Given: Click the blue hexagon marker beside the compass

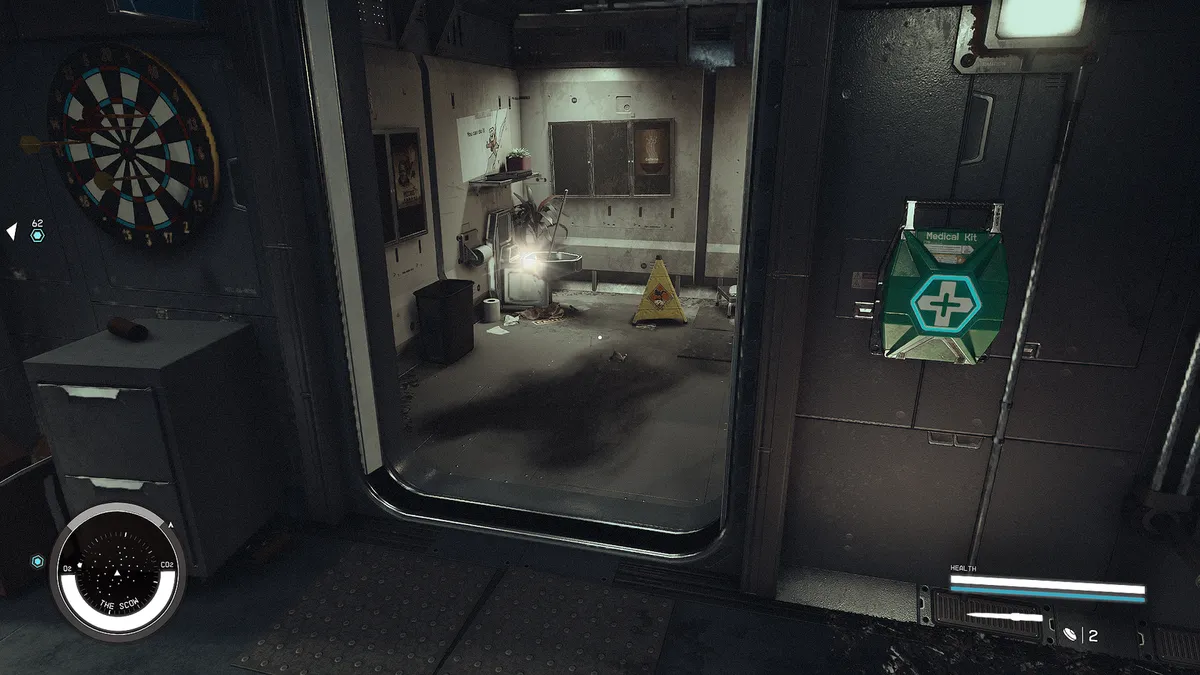Looking at the screenshot, I should (38, 561).
